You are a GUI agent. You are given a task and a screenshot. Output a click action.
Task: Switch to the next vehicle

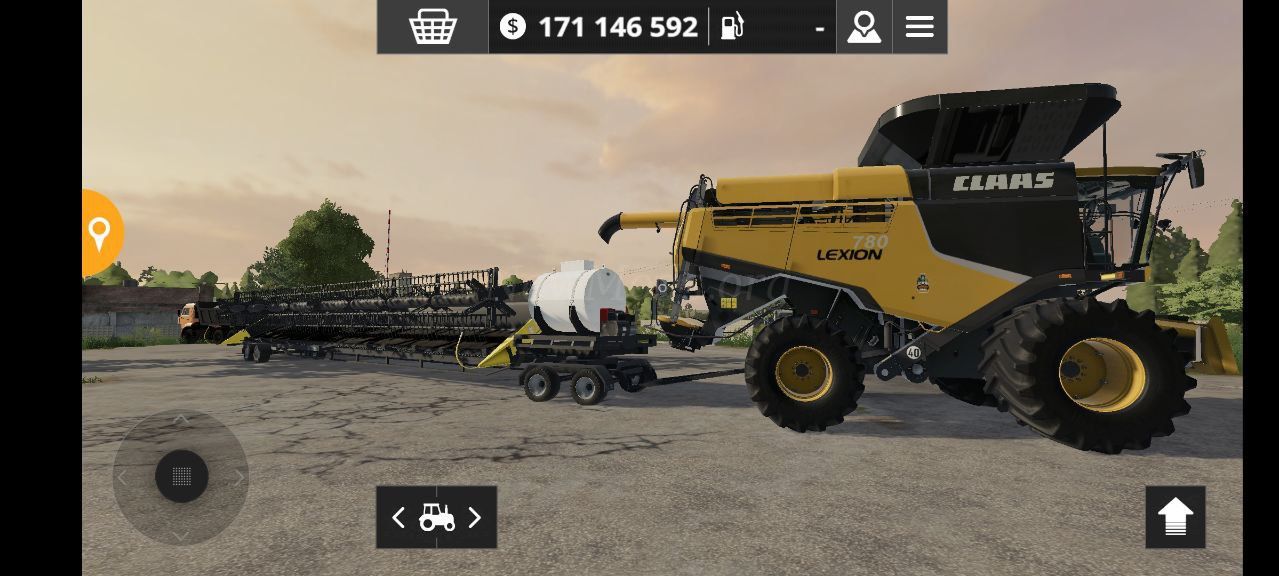tap(475, 517)
